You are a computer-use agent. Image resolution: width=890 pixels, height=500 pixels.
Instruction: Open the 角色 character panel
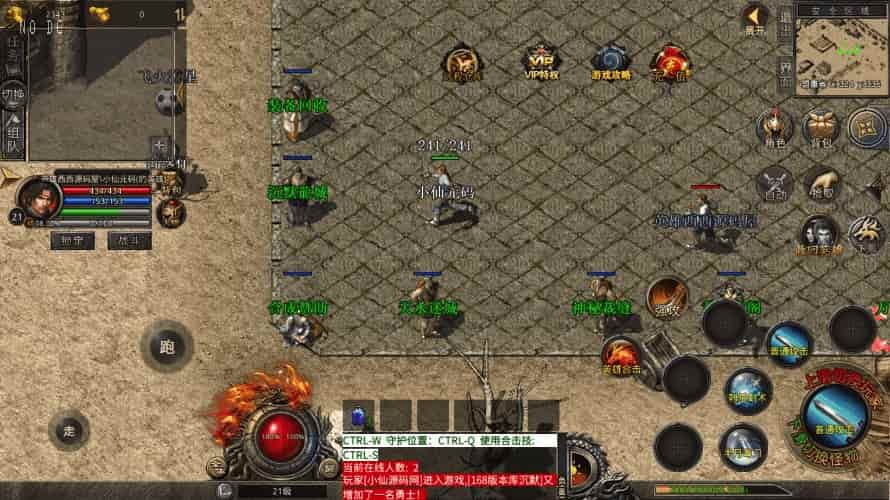pyautogui.click(x=773, y=127)
